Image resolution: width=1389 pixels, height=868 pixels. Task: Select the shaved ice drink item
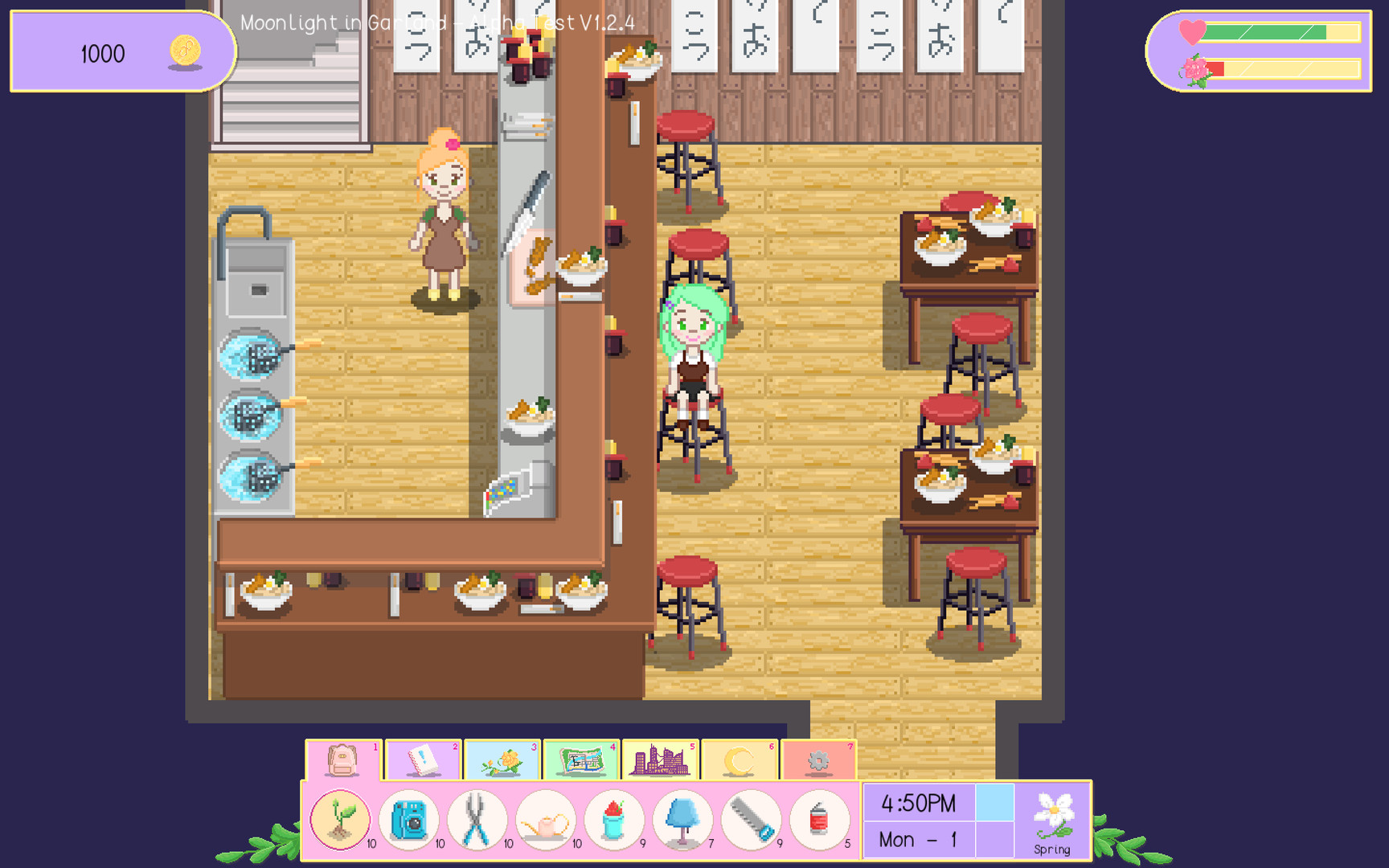coord(614,819)
